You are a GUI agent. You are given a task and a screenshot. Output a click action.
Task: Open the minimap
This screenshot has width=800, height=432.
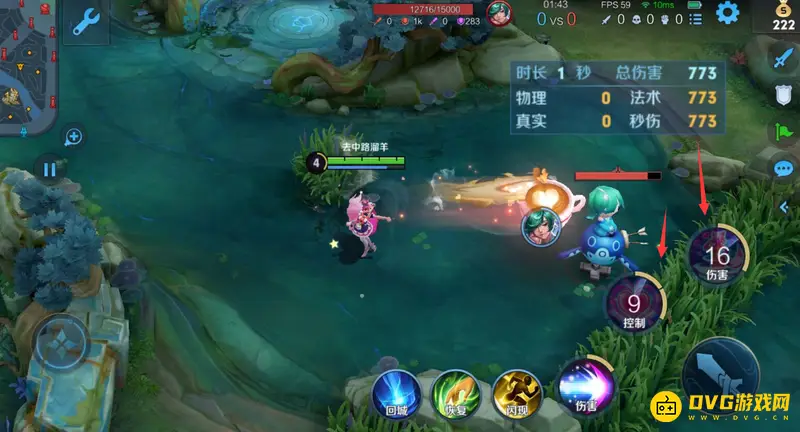click(28, 67)
